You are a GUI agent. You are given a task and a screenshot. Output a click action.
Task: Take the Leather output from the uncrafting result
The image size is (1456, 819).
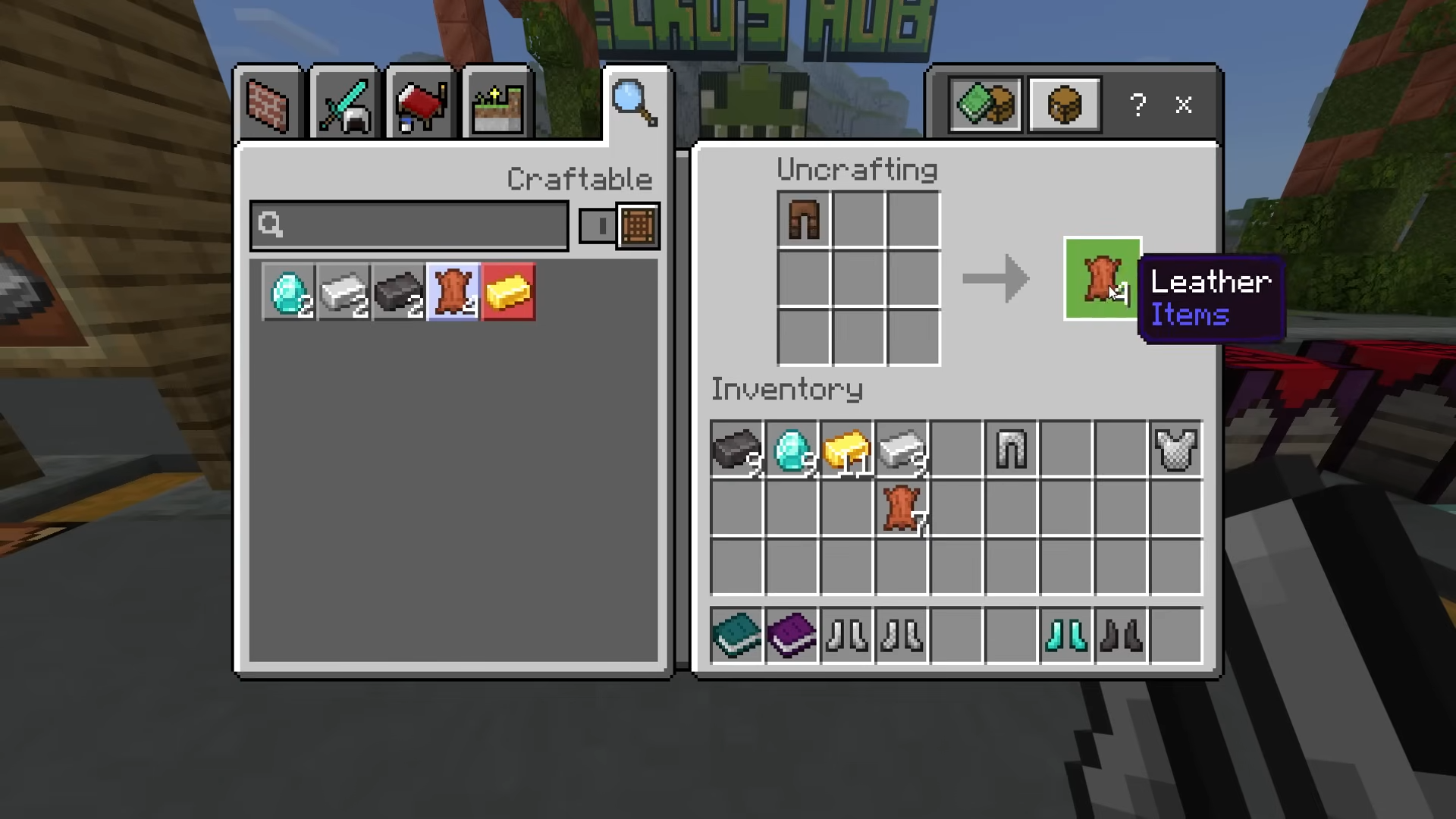click(1102, 278)
